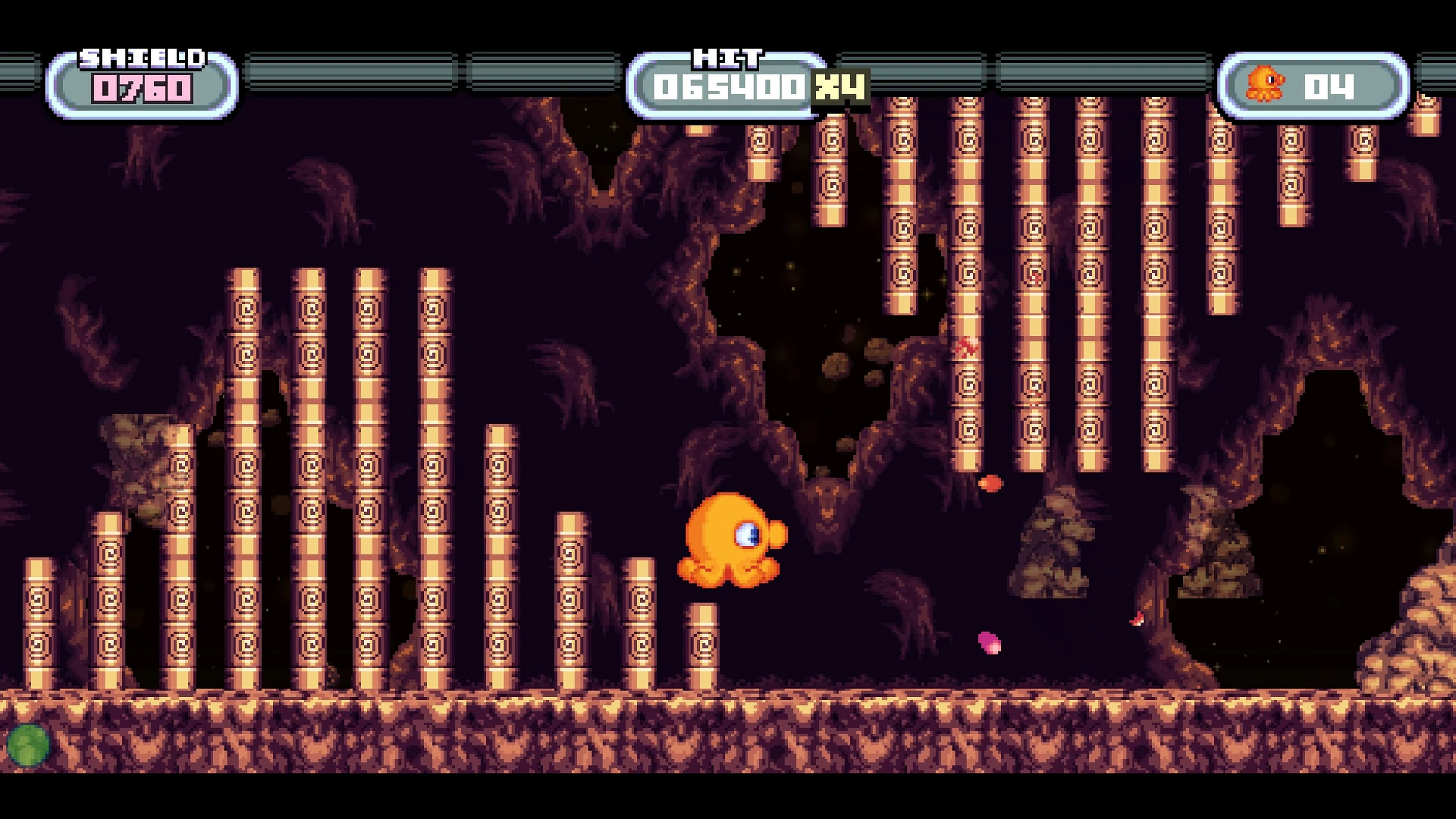Click the octopus life counter icon

coord(1265,83)
